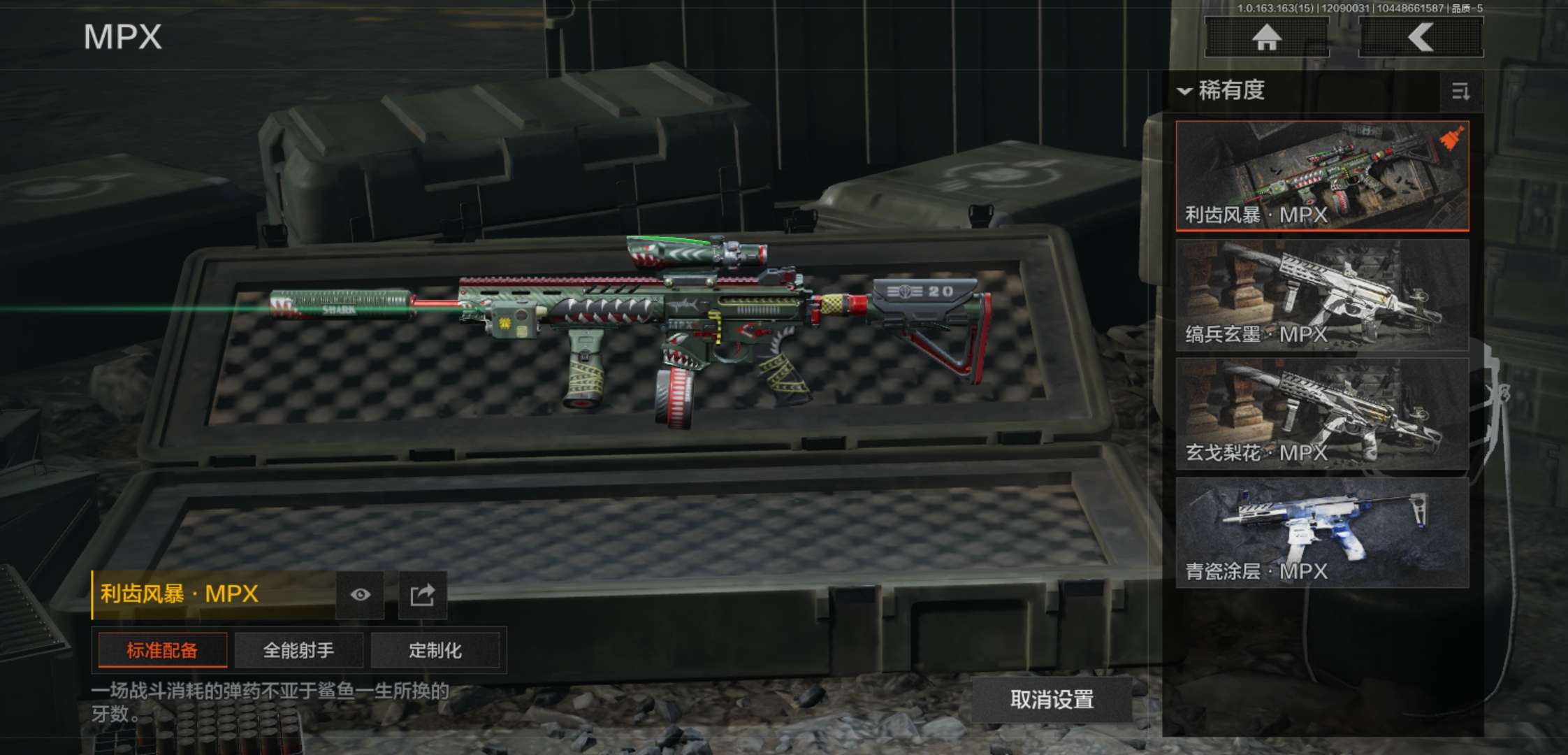Select the 利齿风暴·MPX skin thumbnail
This screenshot has width=1568, height=755.
tap(1322, 175)
